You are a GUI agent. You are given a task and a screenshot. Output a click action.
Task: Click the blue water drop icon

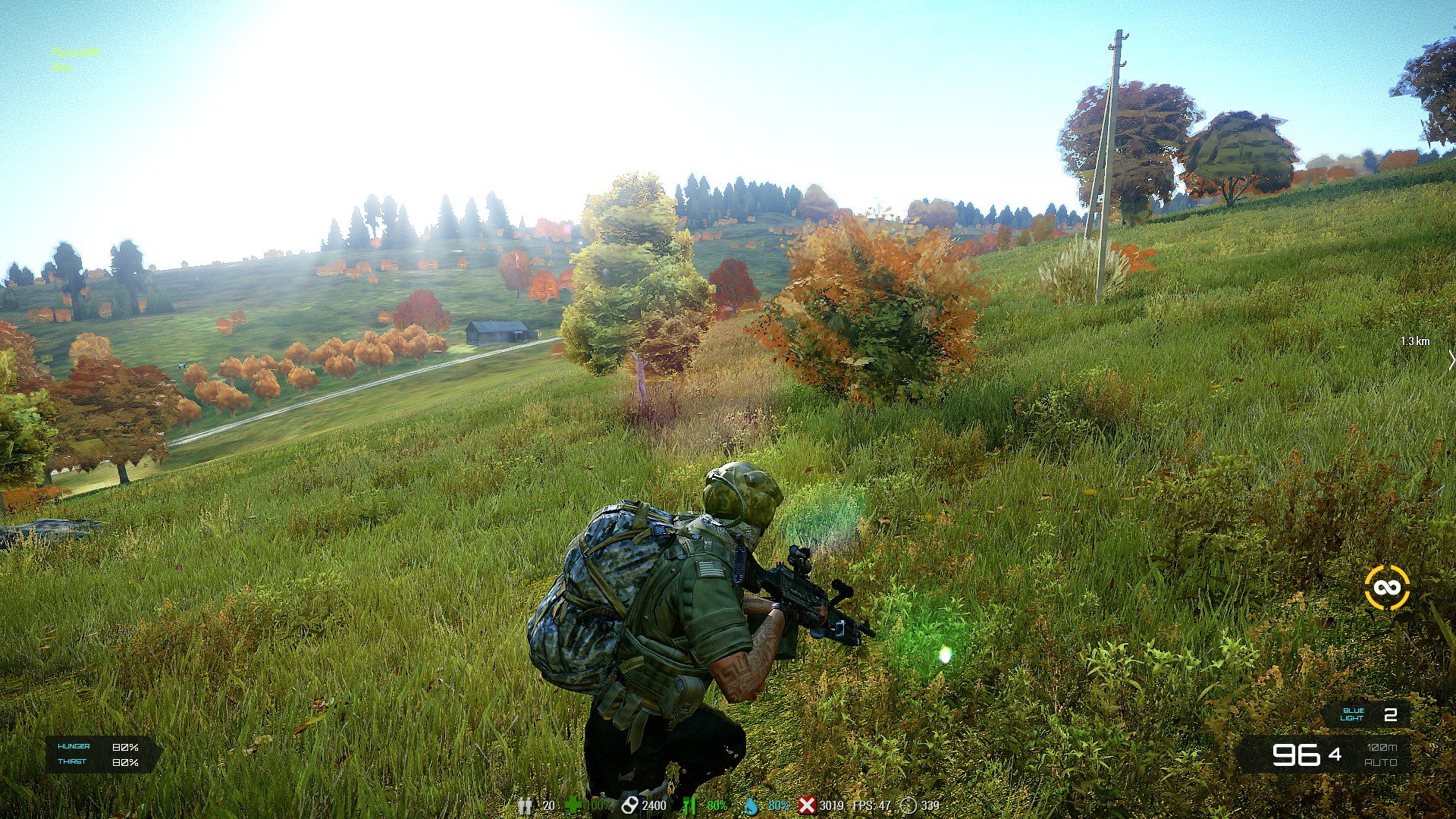[x=751, y=805]
